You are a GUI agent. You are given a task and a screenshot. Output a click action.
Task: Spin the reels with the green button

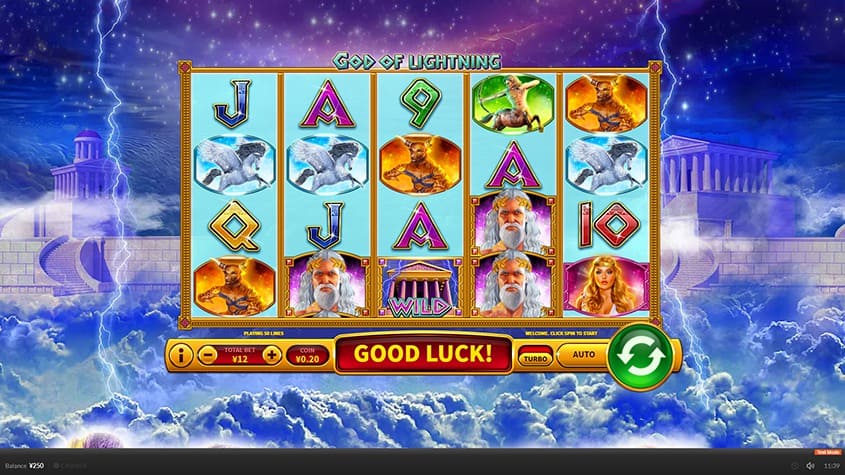click(x=636, y=355)
